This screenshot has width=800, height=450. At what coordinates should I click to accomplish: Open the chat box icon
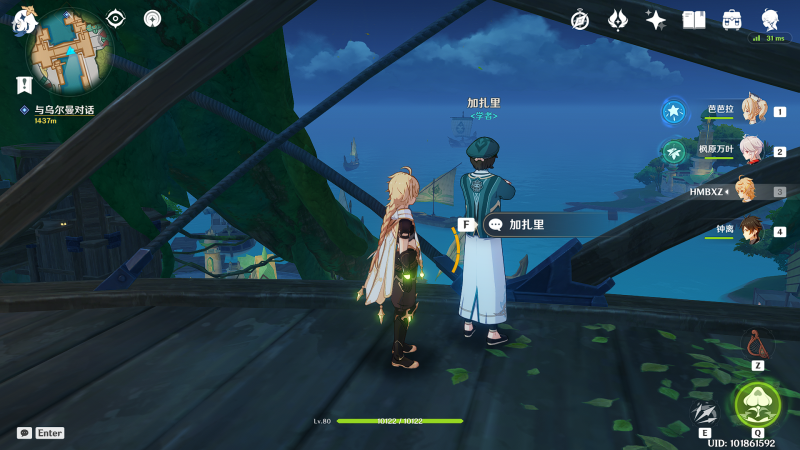coord(24,433)
